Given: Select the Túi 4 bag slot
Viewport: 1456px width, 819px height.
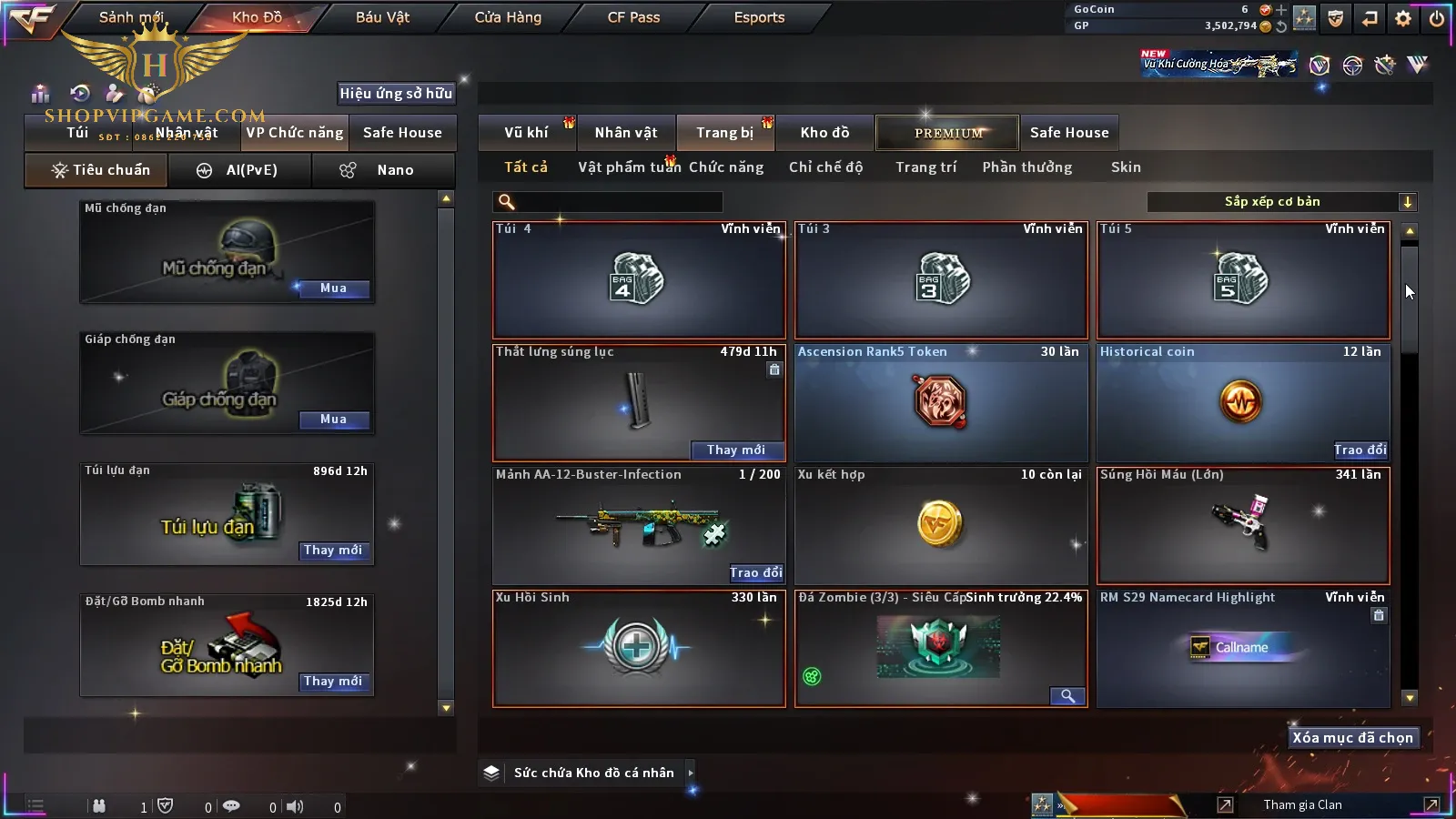Looking at the screenshot, I should (639, 280).
